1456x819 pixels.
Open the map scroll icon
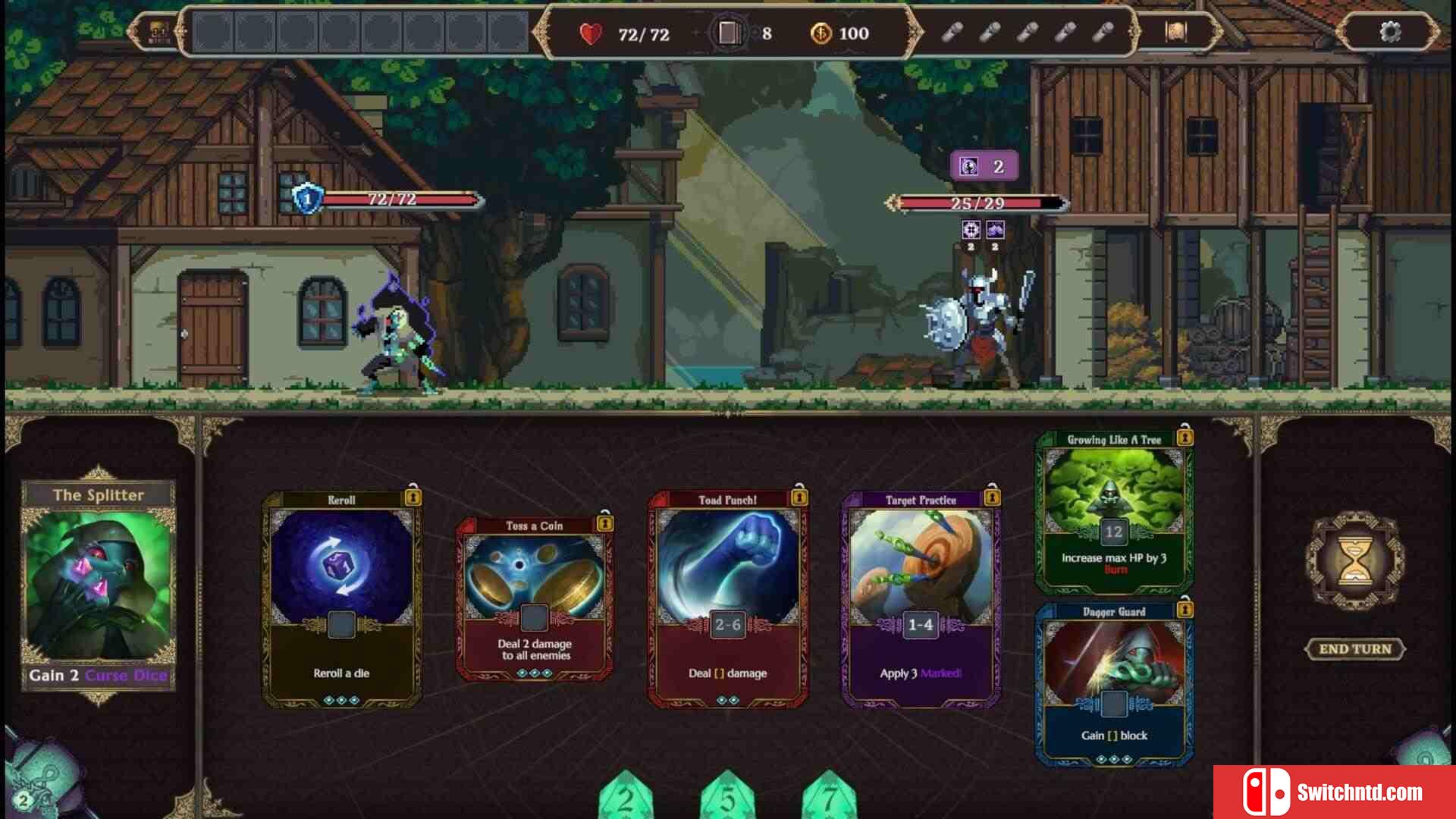click(x=1175, y=32)
